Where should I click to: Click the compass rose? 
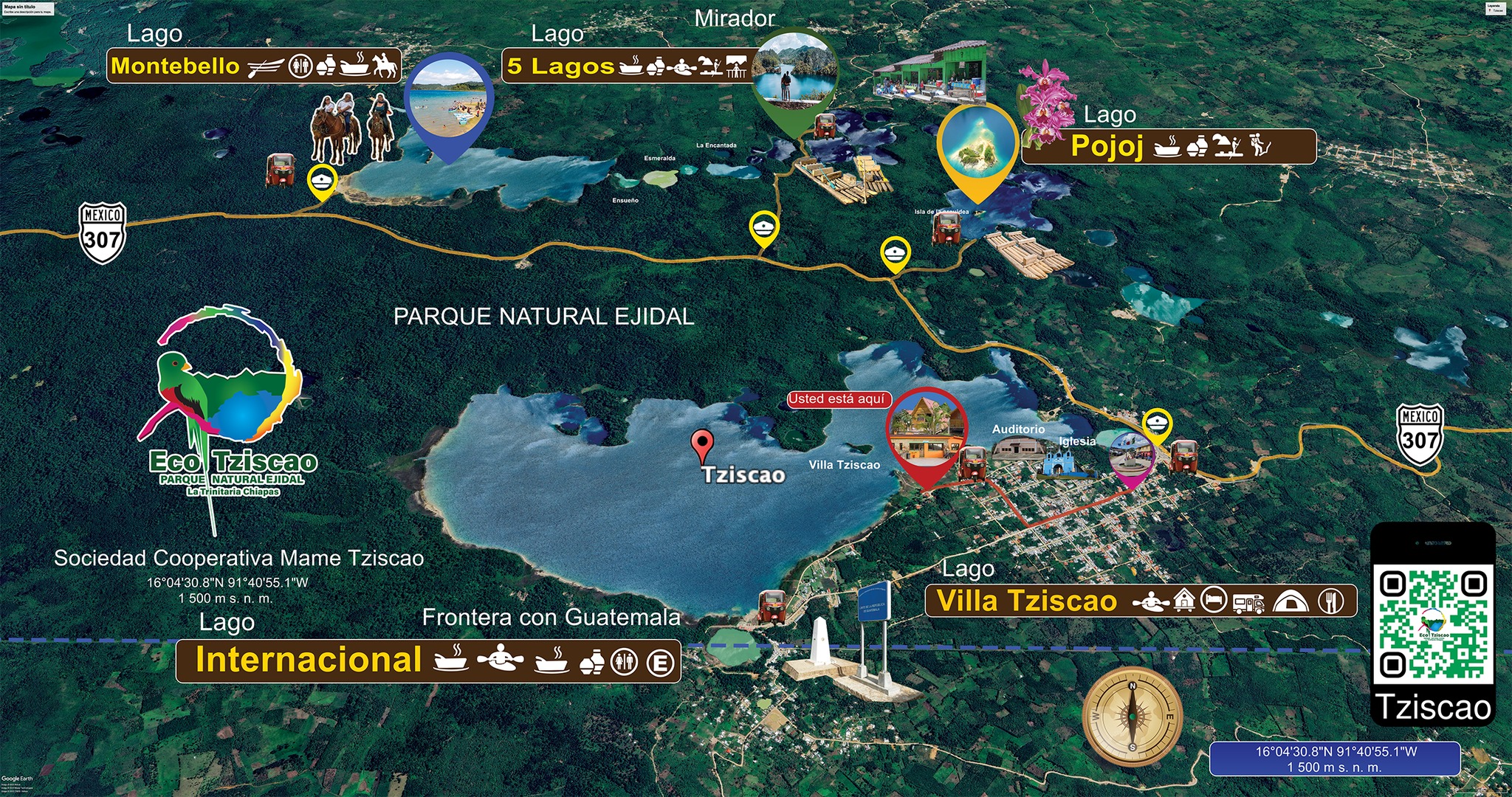[x=1132, y=717]
